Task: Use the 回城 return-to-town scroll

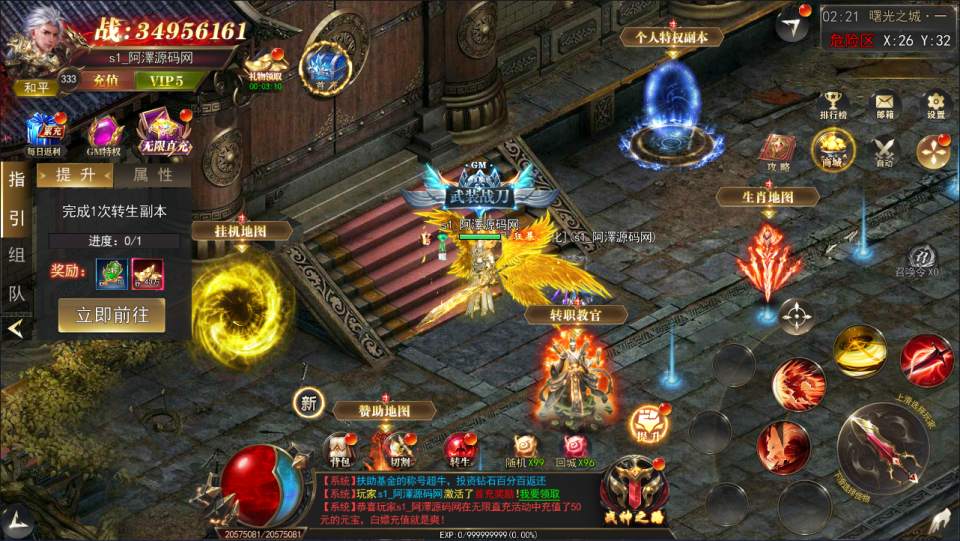Action: point(577,451)
